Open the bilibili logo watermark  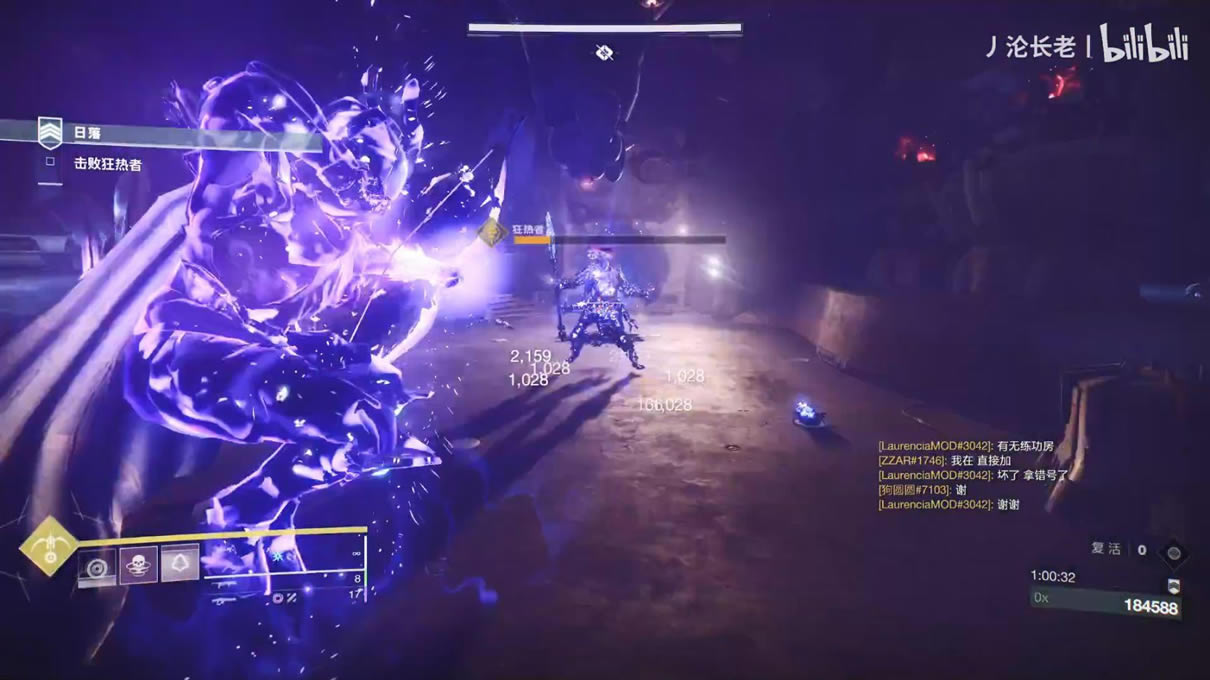[x=1144, y=45]
